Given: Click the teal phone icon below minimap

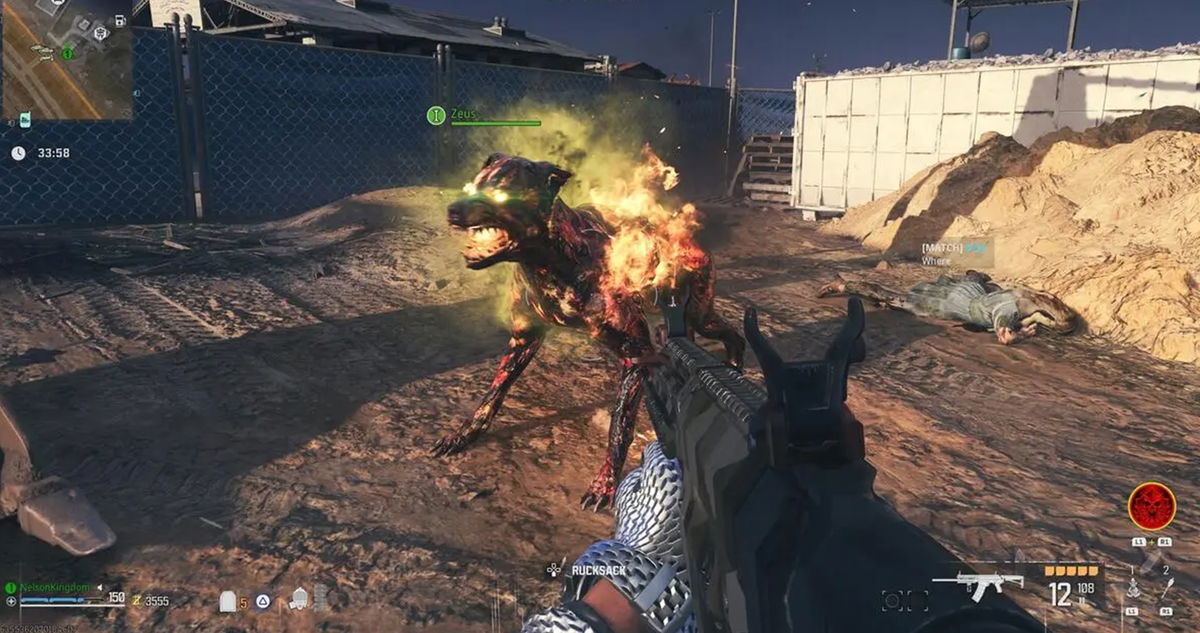Looking at the screenshot, I should [24, 119].
